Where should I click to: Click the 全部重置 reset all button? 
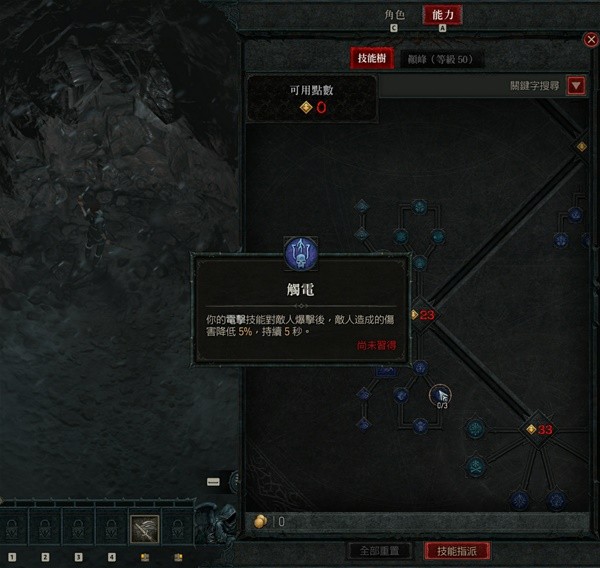[380, 551]
